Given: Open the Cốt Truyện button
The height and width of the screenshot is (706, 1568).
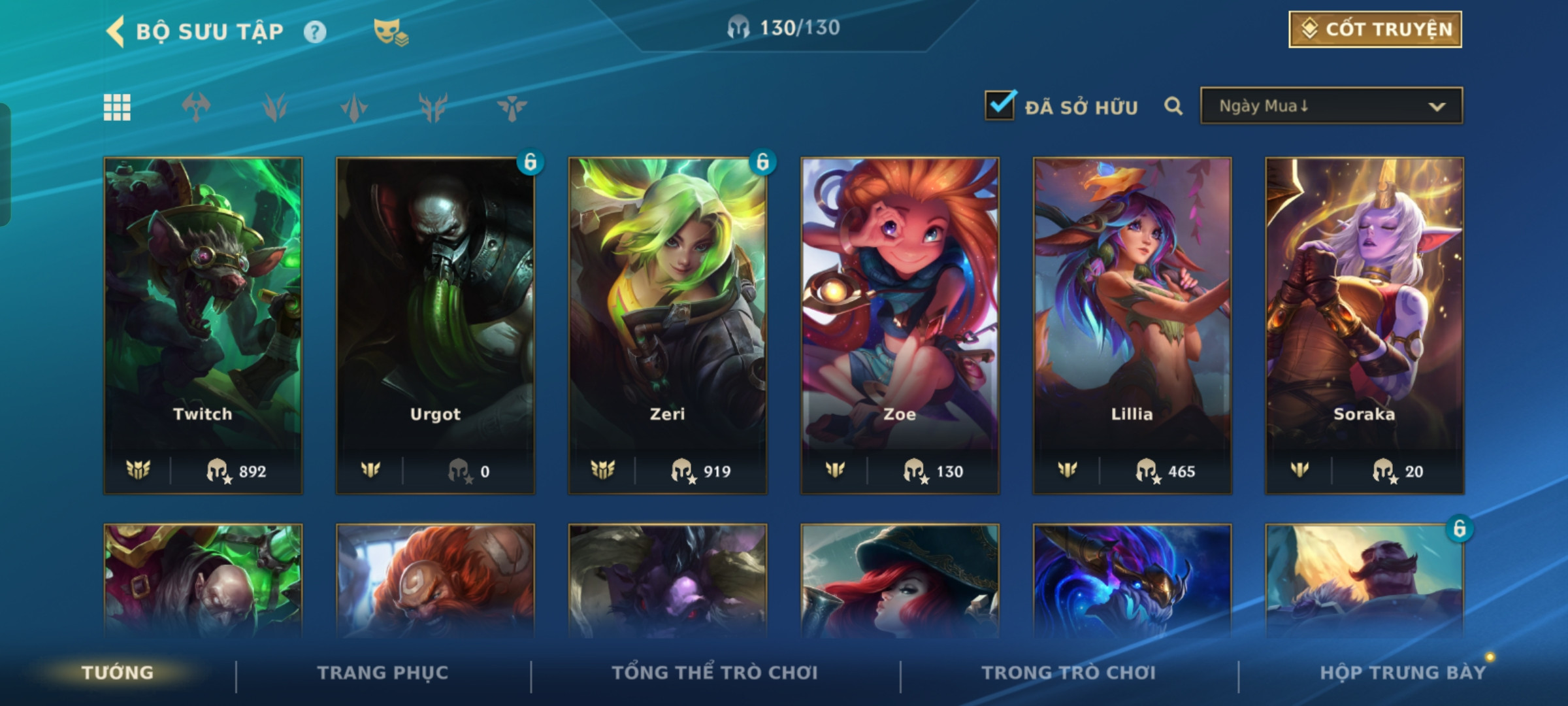Looking at the screenshot, I should pos(1375,29).
